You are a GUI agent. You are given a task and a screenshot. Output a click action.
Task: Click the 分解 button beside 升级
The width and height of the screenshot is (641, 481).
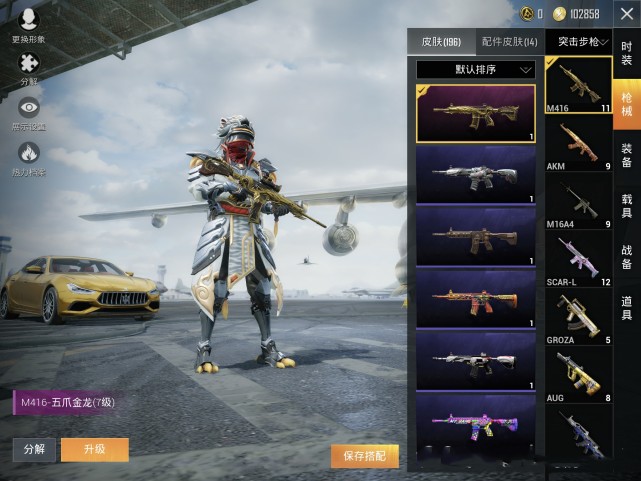coord(34,450)
